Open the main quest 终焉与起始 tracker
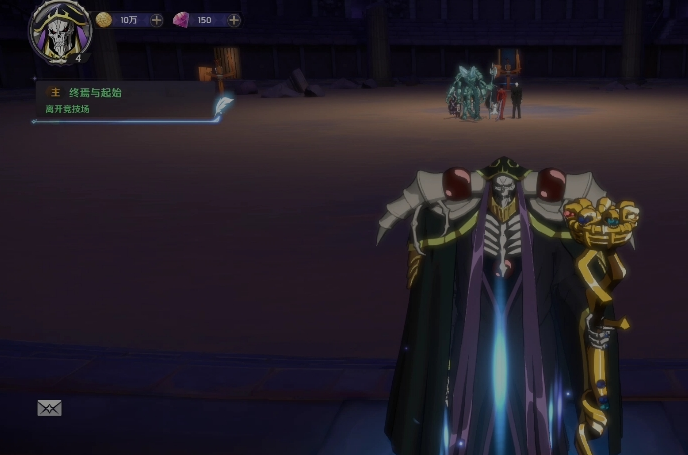 click(95, 92)
